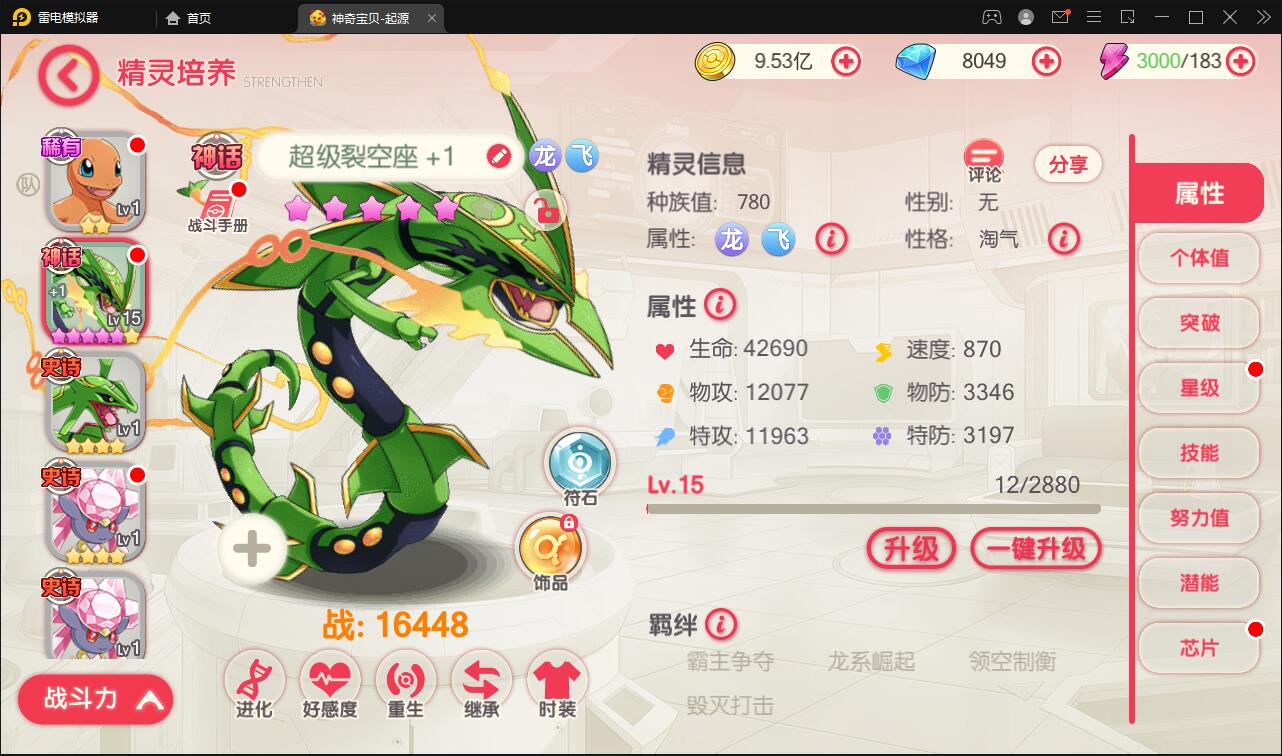
Task: Click the edit pencil to rename Rayquaza
Action: click(x=497, y=156)
